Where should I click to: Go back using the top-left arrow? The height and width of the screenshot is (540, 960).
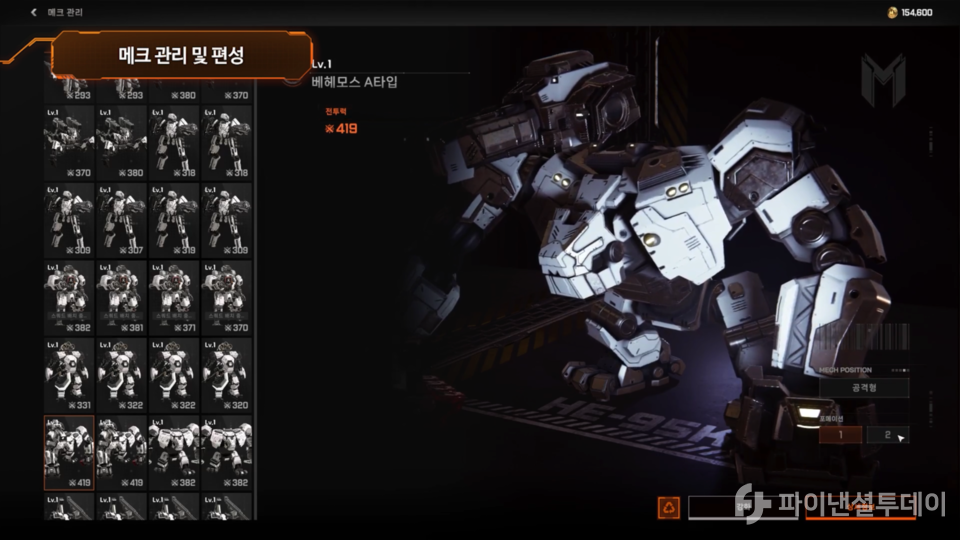tap(34, 13)
